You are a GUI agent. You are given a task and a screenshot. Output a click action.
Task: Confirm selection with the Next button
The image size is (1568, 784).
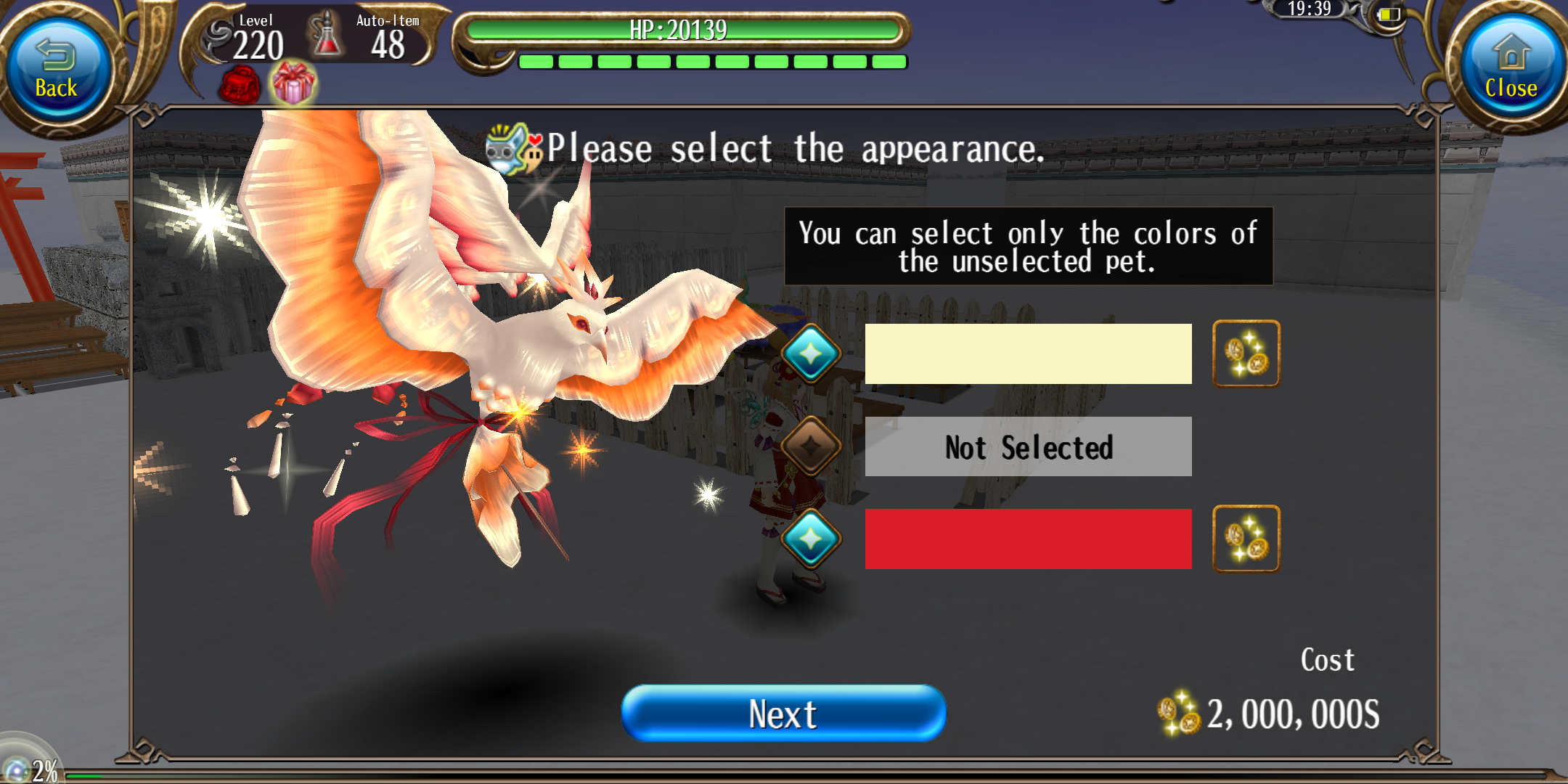click(x=783, y=714)
